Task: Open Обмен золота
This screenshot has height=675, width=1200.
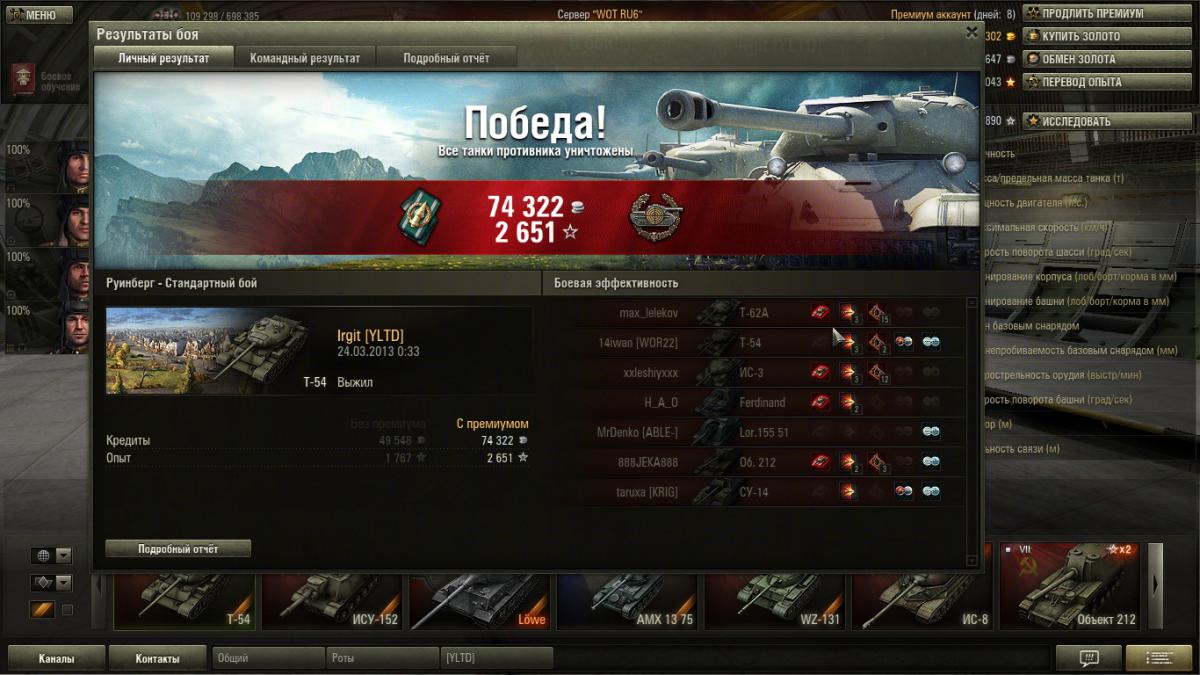Action: [x=1083, y=60]
